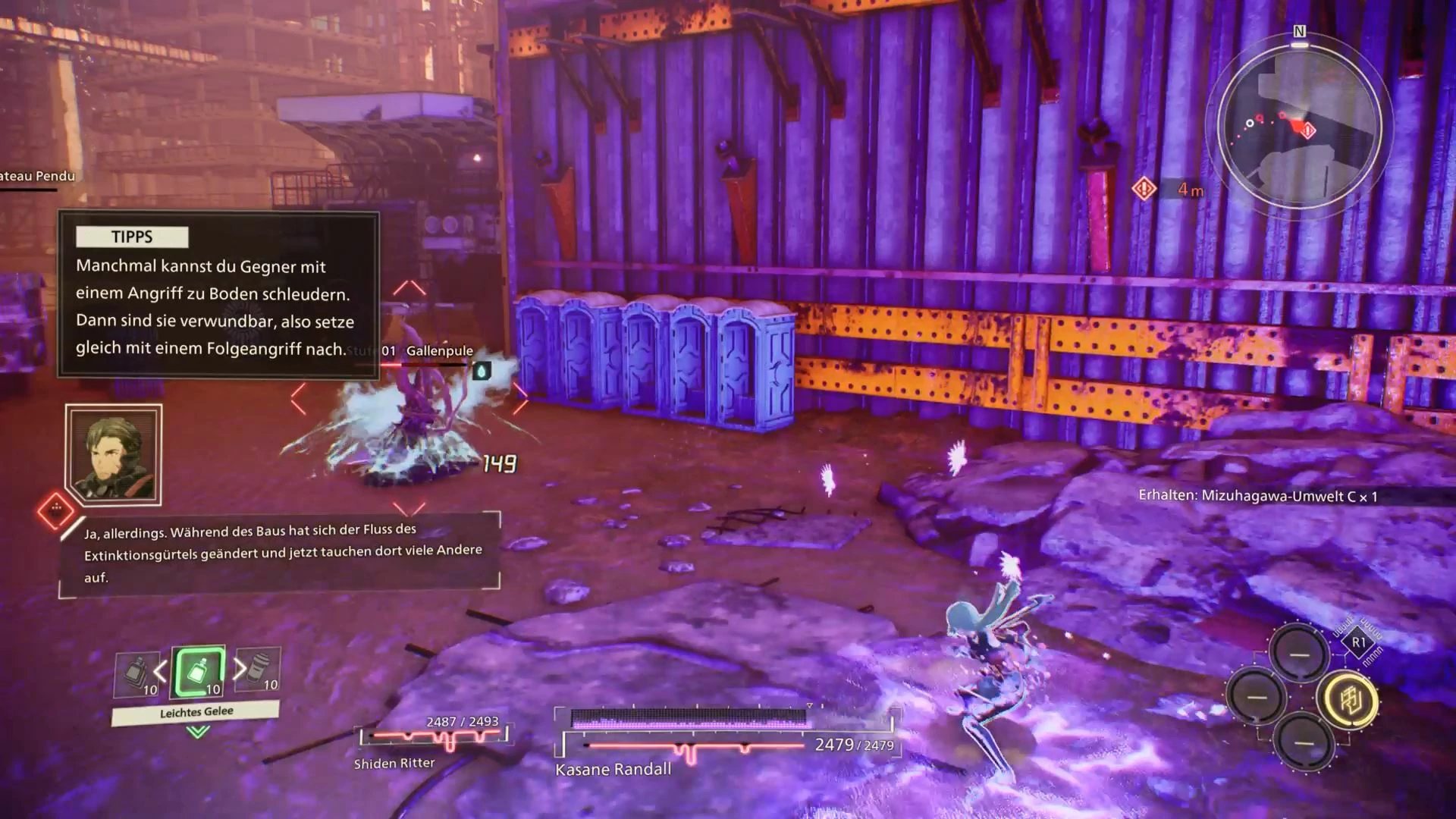Select the Leichtes Gelee item slot
The width and height of the screenshot is (1456, 819).
[198, 672]
